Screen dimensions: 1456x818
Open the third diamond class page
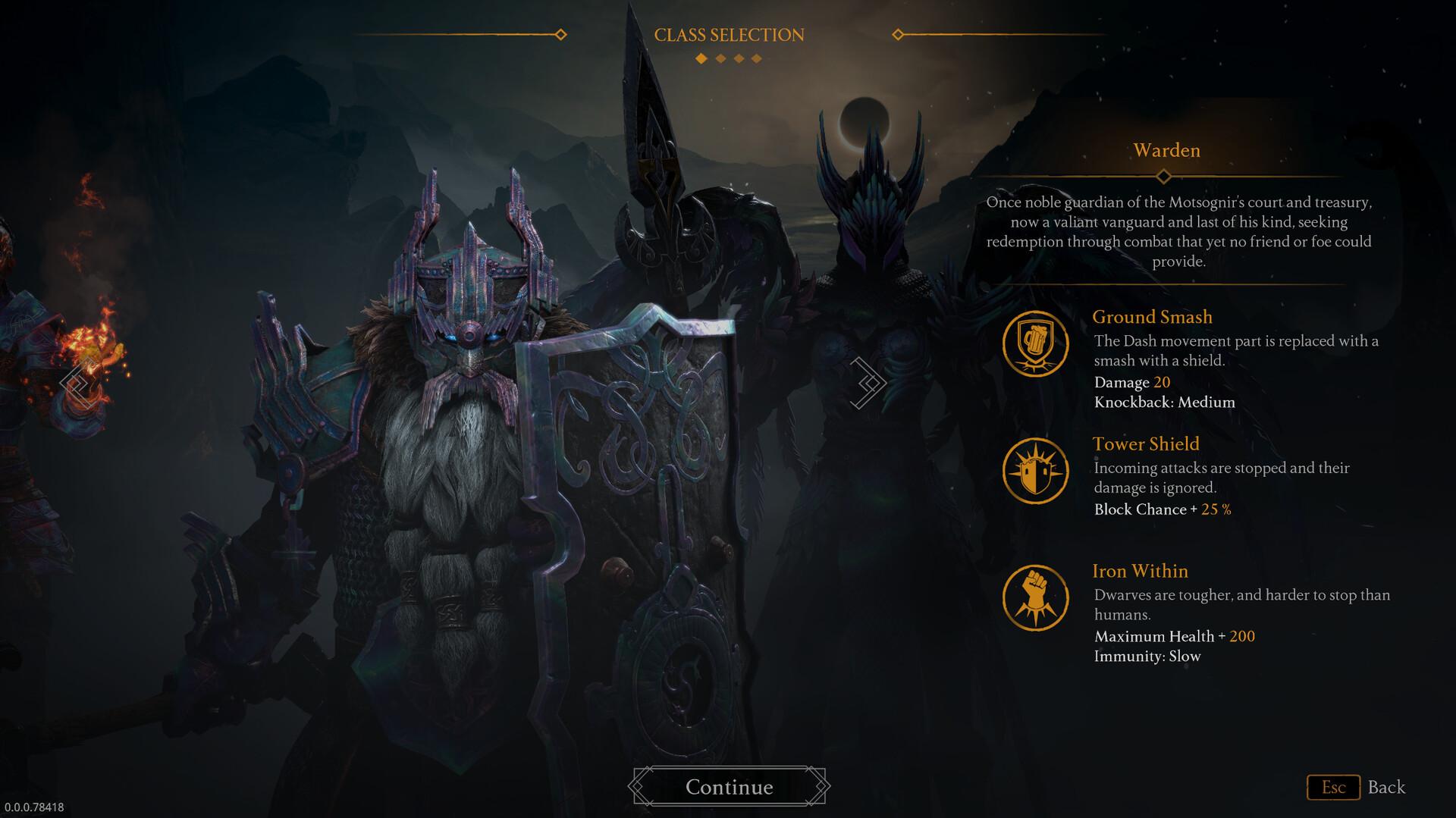coord(739,58)
